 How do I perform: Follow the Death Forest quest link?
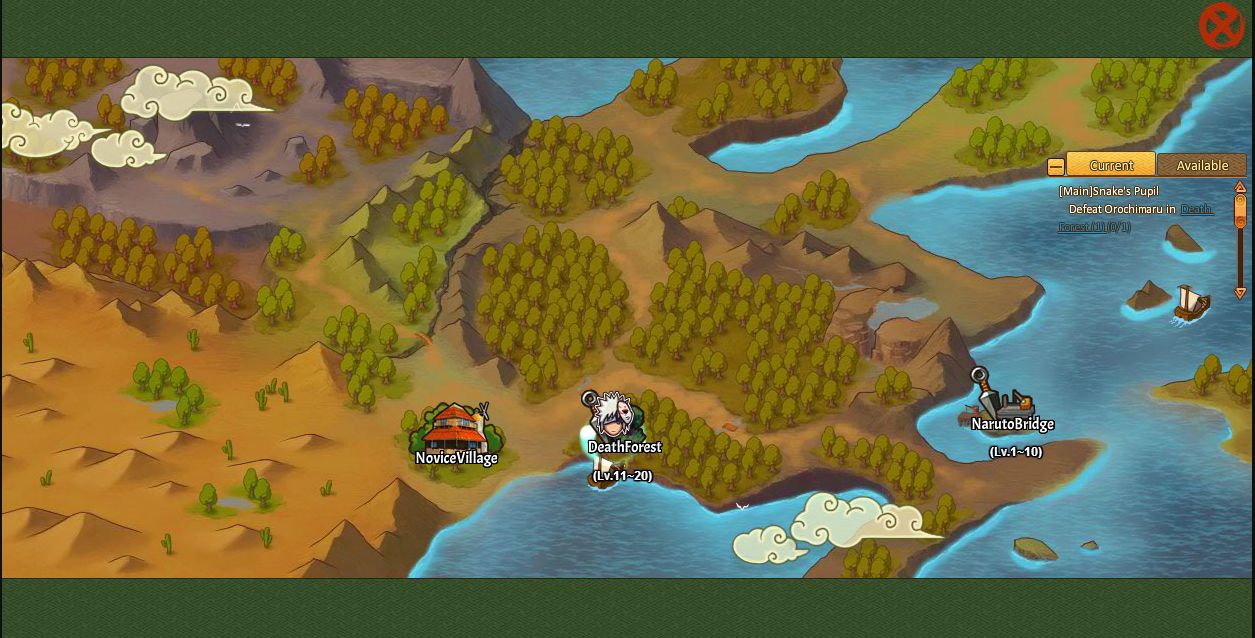[x=1196, y=210]
